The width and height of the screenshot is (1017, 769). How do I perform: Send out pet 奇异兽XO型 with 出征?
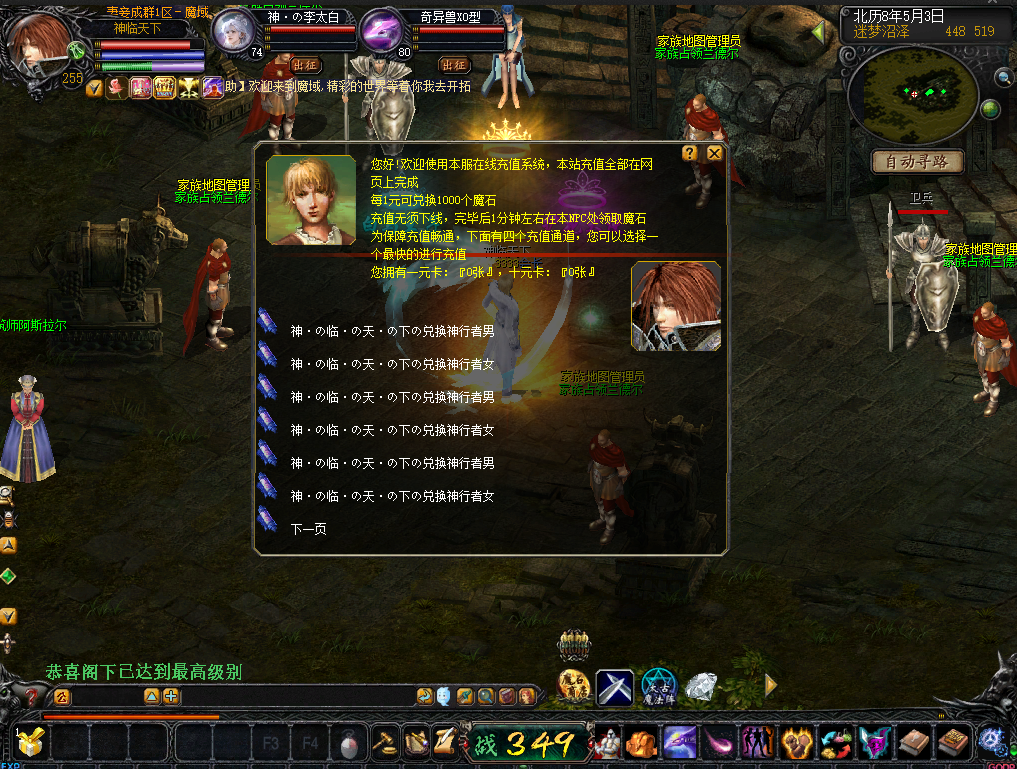(454, 64)
